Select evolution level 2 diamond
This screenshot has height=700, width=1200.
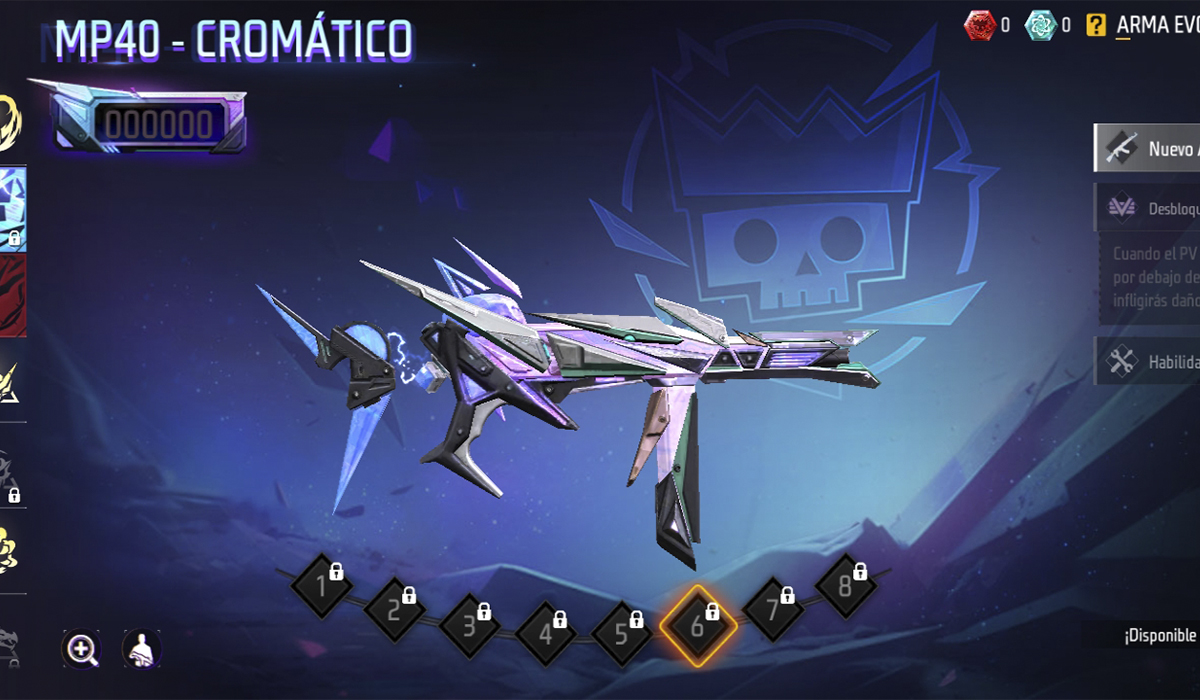394,608
